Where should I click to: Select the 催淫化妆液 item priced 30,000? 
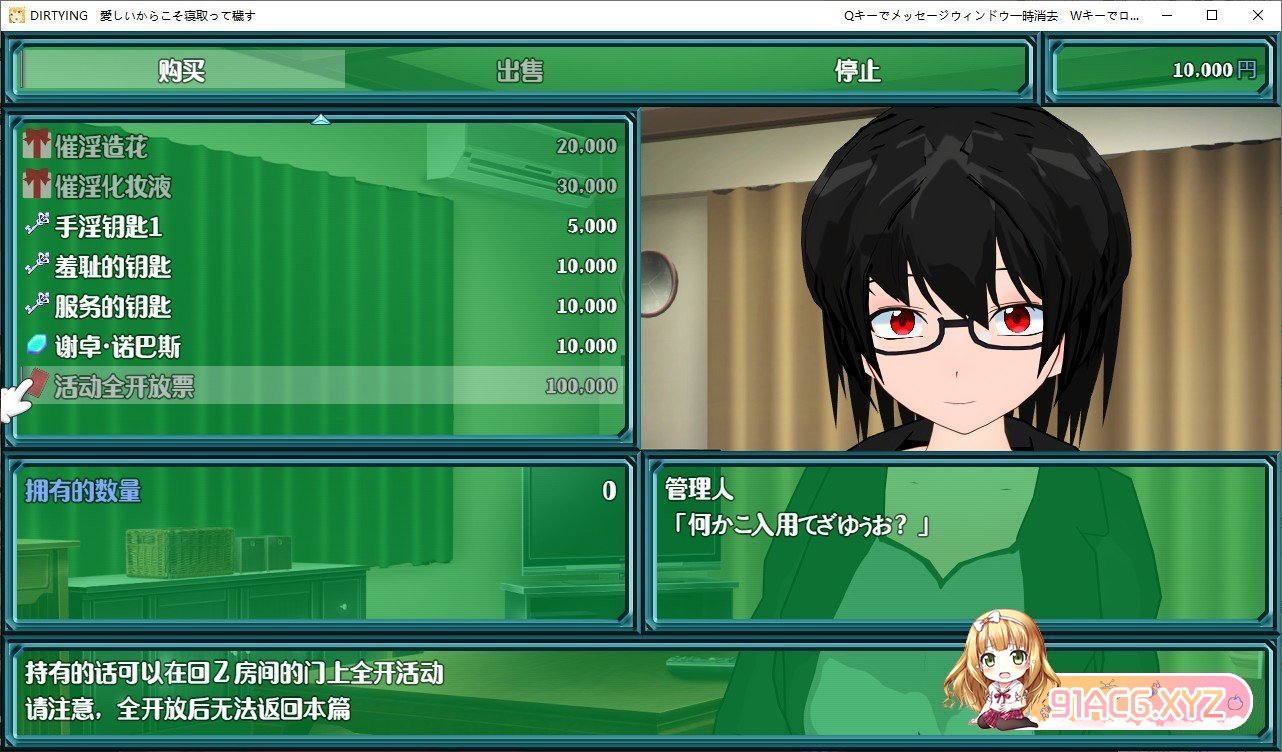click(320, 187)
